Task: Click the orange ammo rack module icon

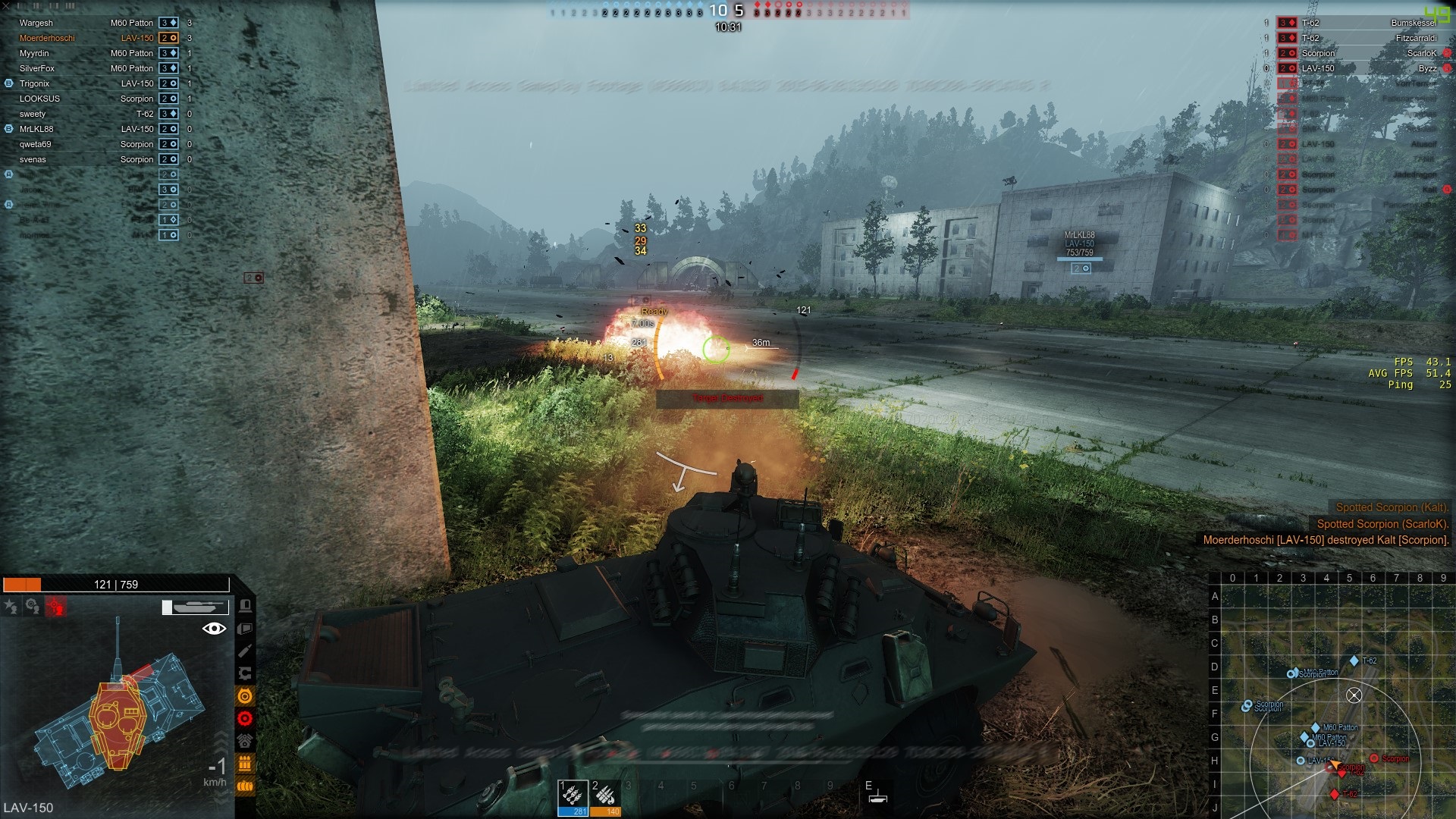Action: (x=245, y=764)
